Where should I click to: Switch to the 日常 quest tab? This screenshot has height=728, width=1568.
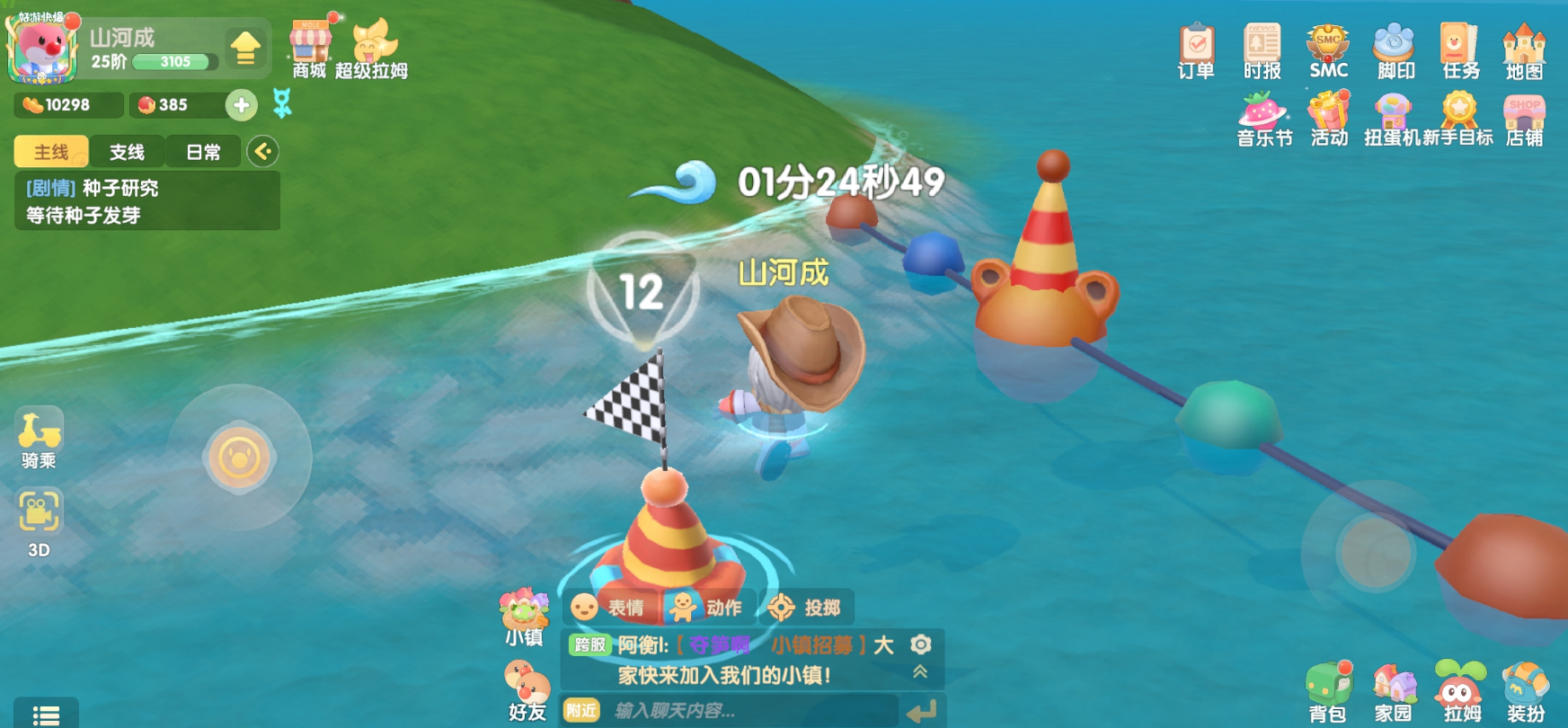coord(204,152)
